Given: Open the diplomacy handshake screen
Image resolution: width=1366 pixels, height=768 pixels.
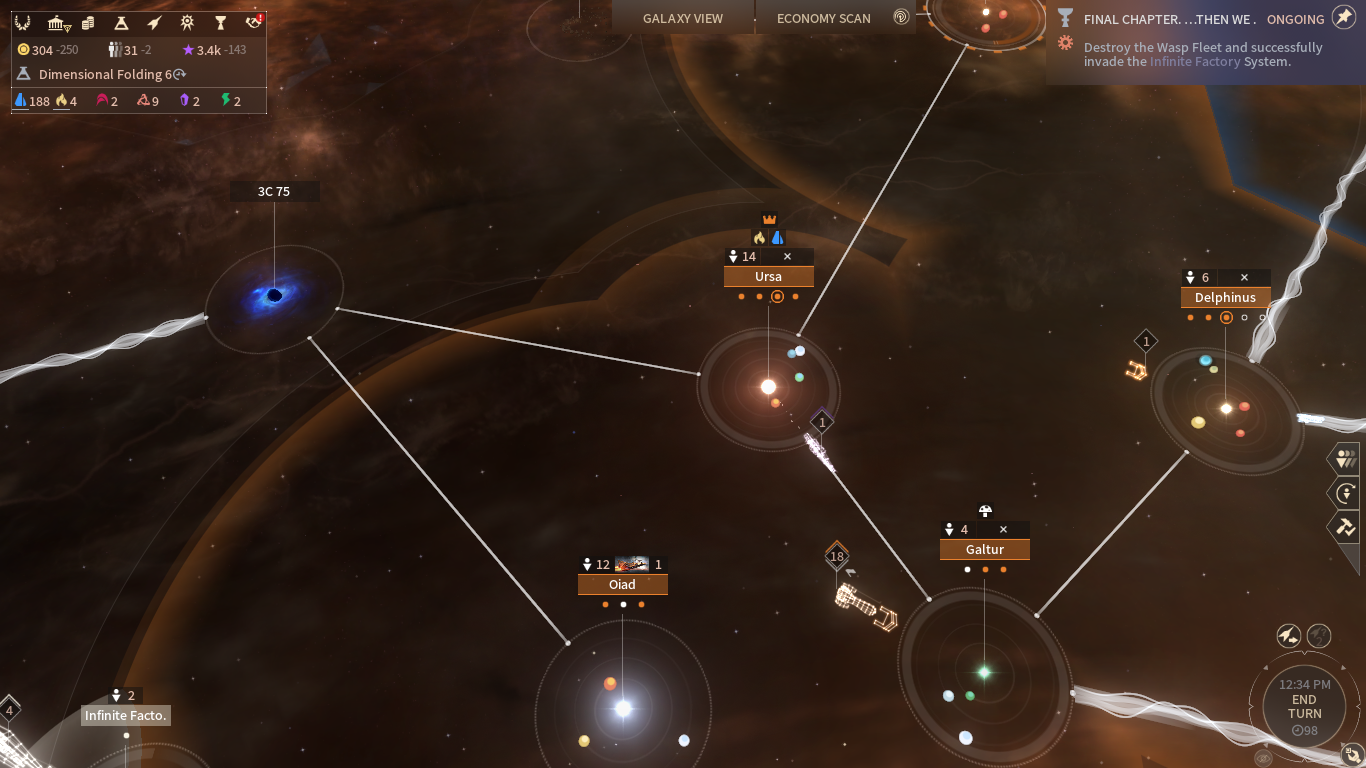Looking at the screenshot, I should point(254,23).
